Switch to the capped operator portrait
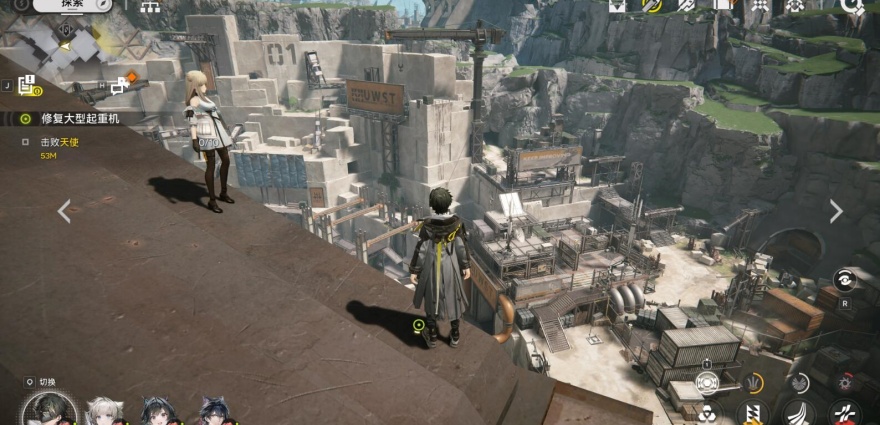The image size is (880, 425). 48,411
